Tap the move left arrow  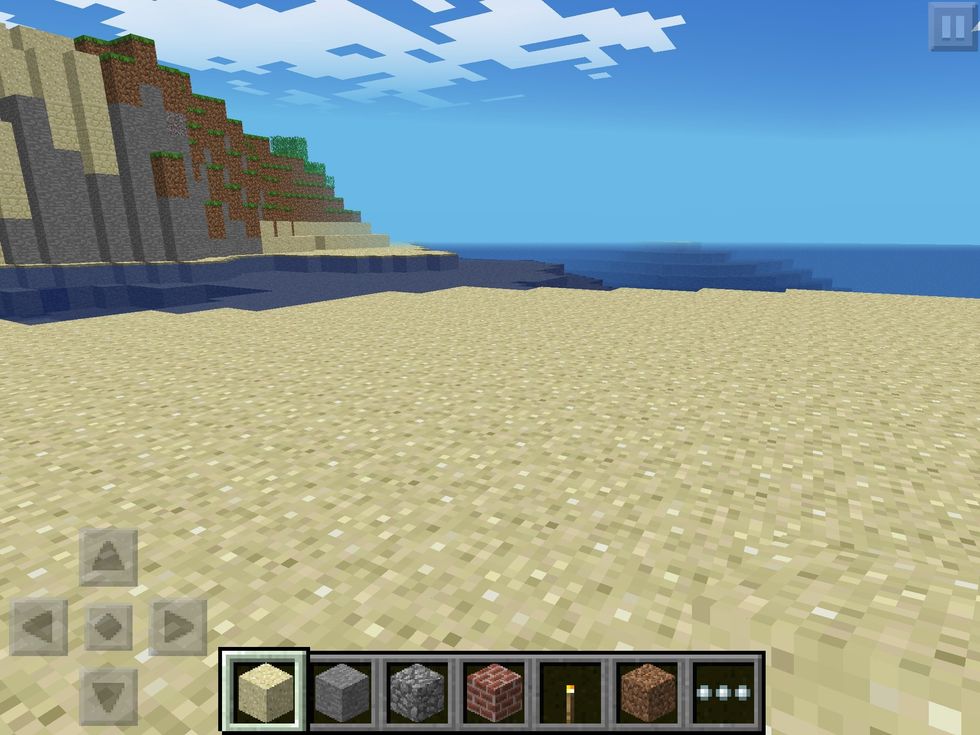[x=39, y=628]
